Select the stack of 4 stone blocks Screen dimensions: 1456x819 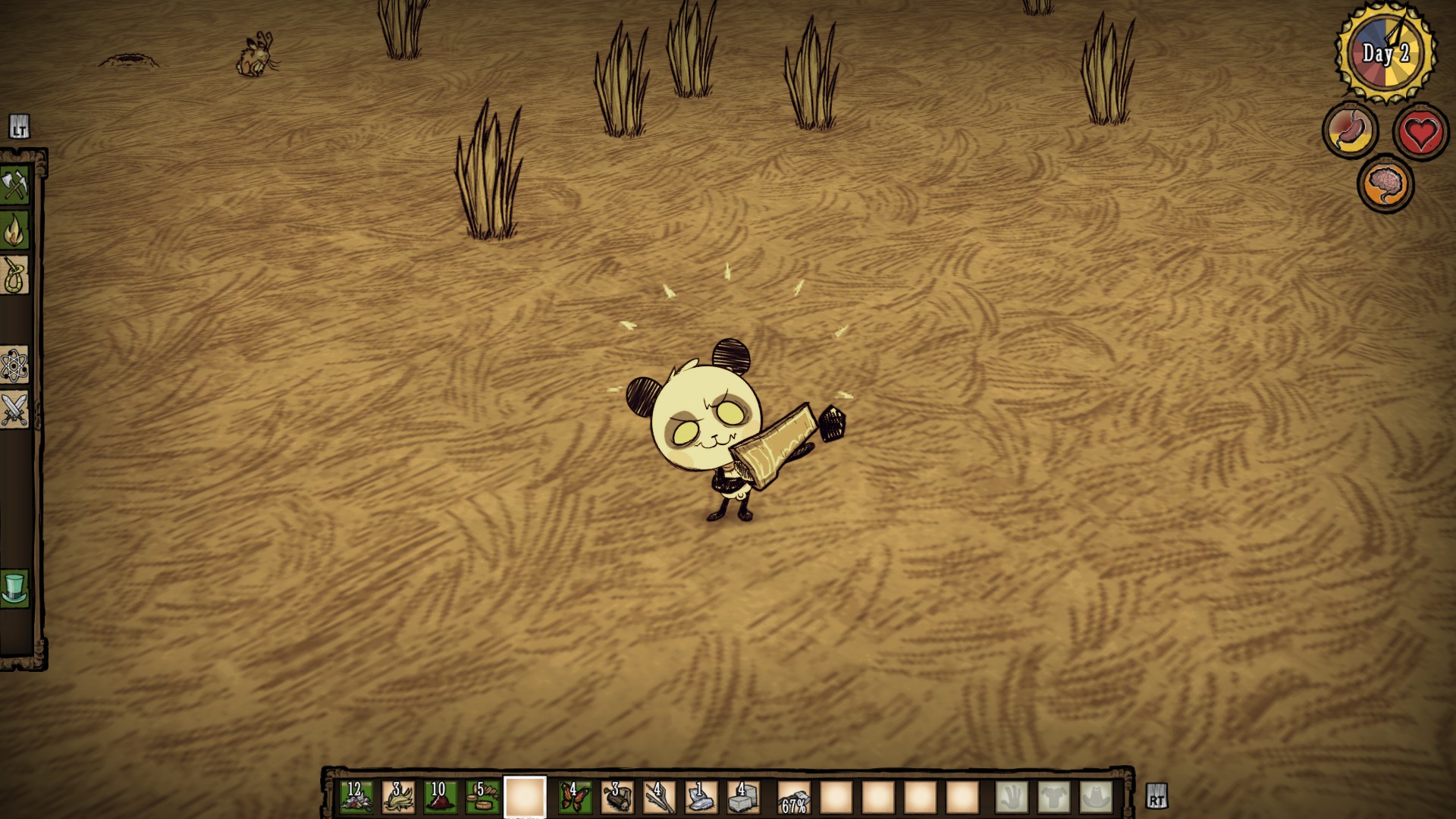click(743, 797)
